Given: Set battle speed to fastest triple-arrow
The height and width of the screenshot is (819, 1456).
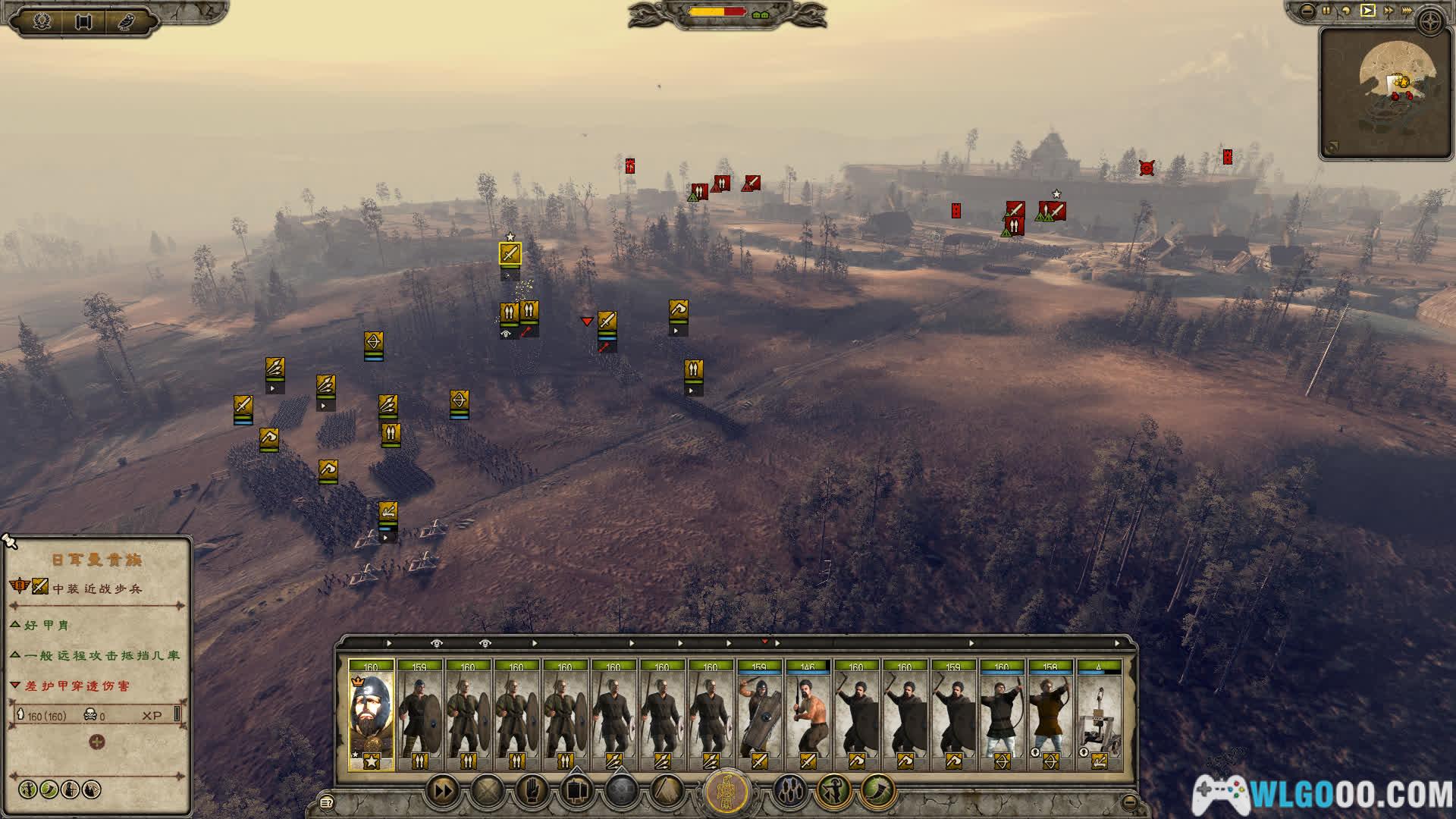Looking at the screenshot, I should pyautogui.click(x=1409, y=11).
